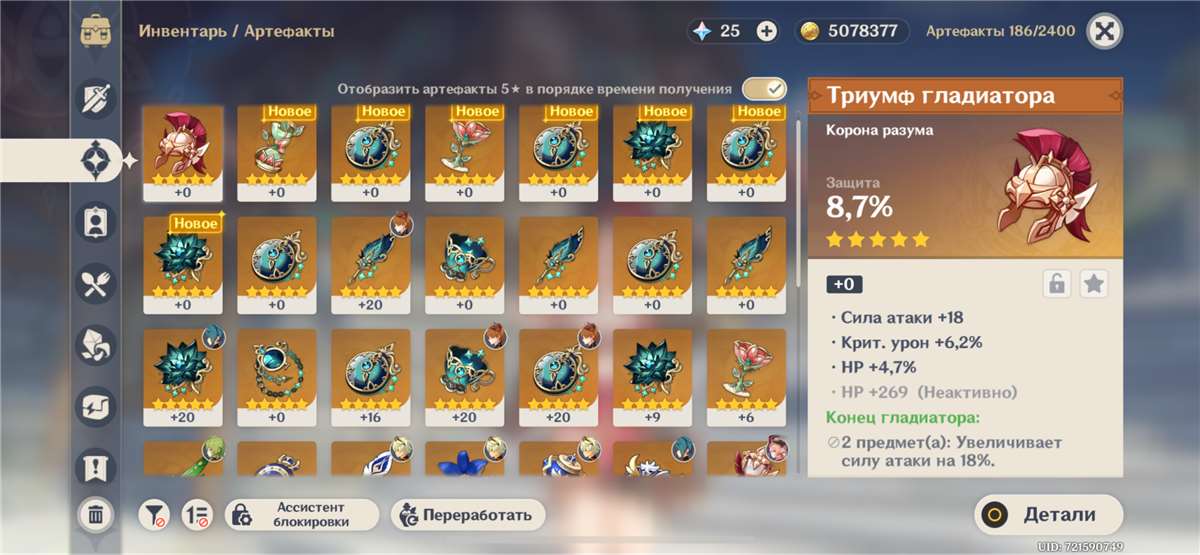Switch to the materials leaf tab
The height and width of the screenshot is (555, 1200).
point(96,346)
